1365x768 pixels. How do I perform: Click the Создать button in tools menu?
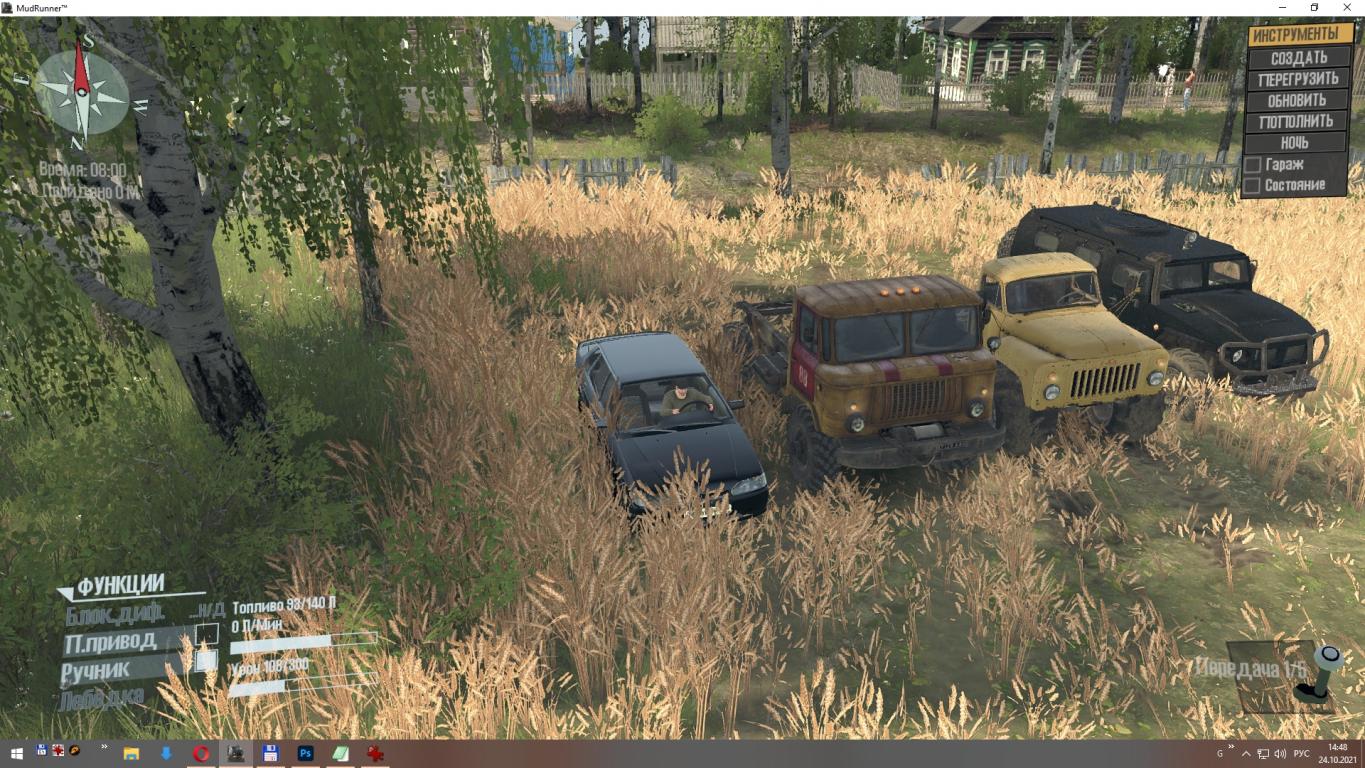(x=1298, y=58)
